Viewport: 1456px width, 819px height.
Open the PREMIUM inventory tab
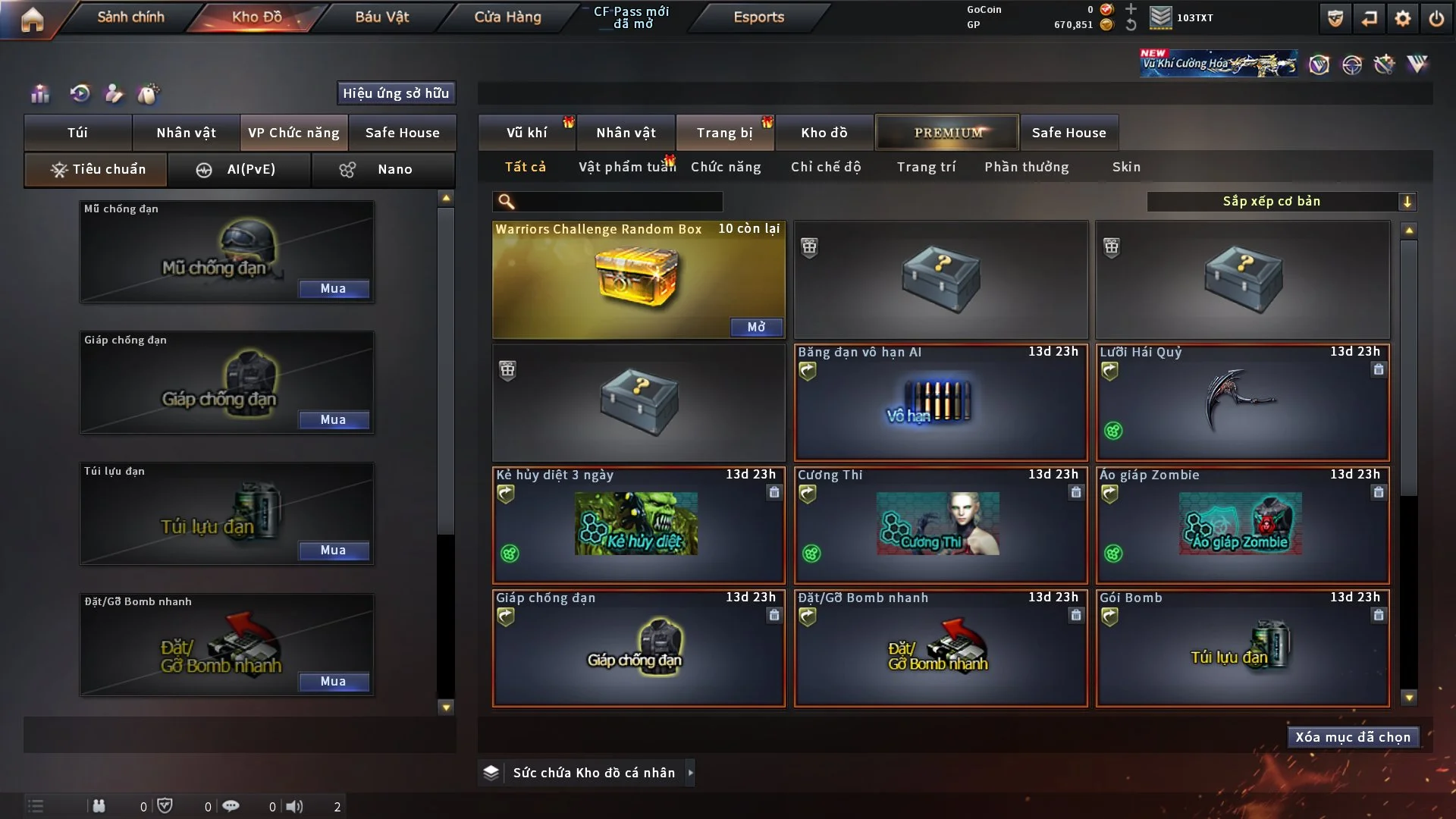tap(947, 133)
